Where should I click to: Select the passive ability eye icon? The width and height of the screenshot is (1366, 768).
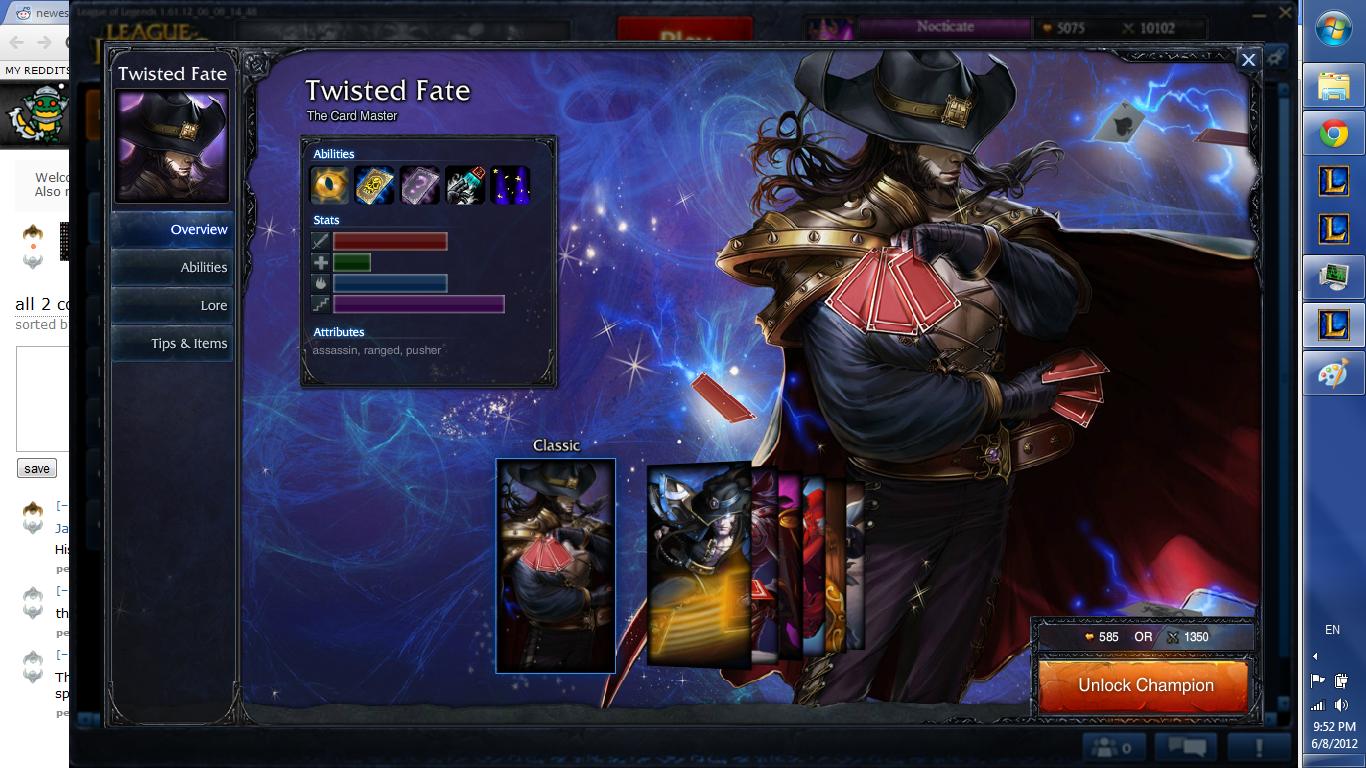coord(328,183)
